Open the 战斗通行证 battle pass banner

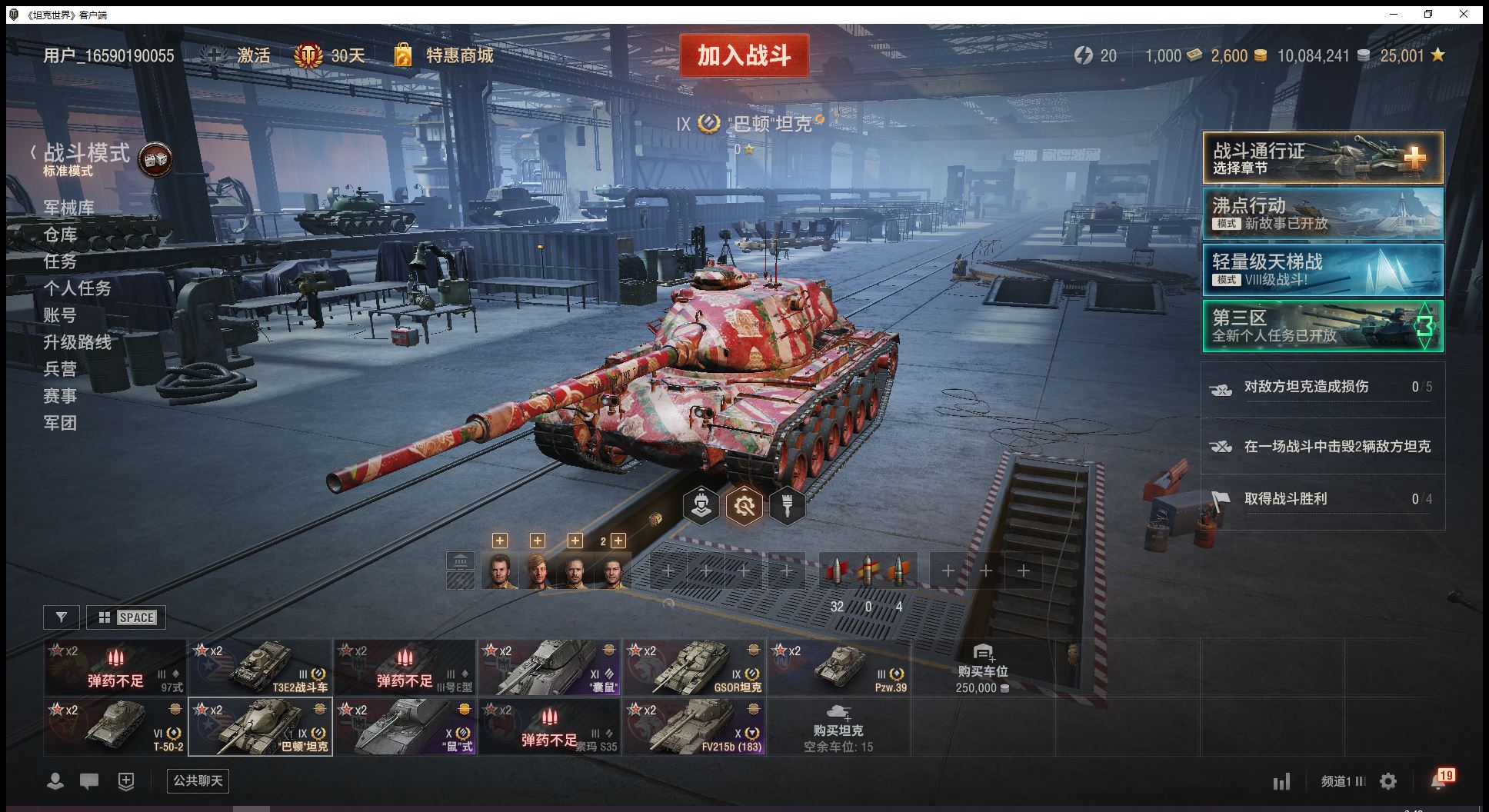coord(1322,158)
